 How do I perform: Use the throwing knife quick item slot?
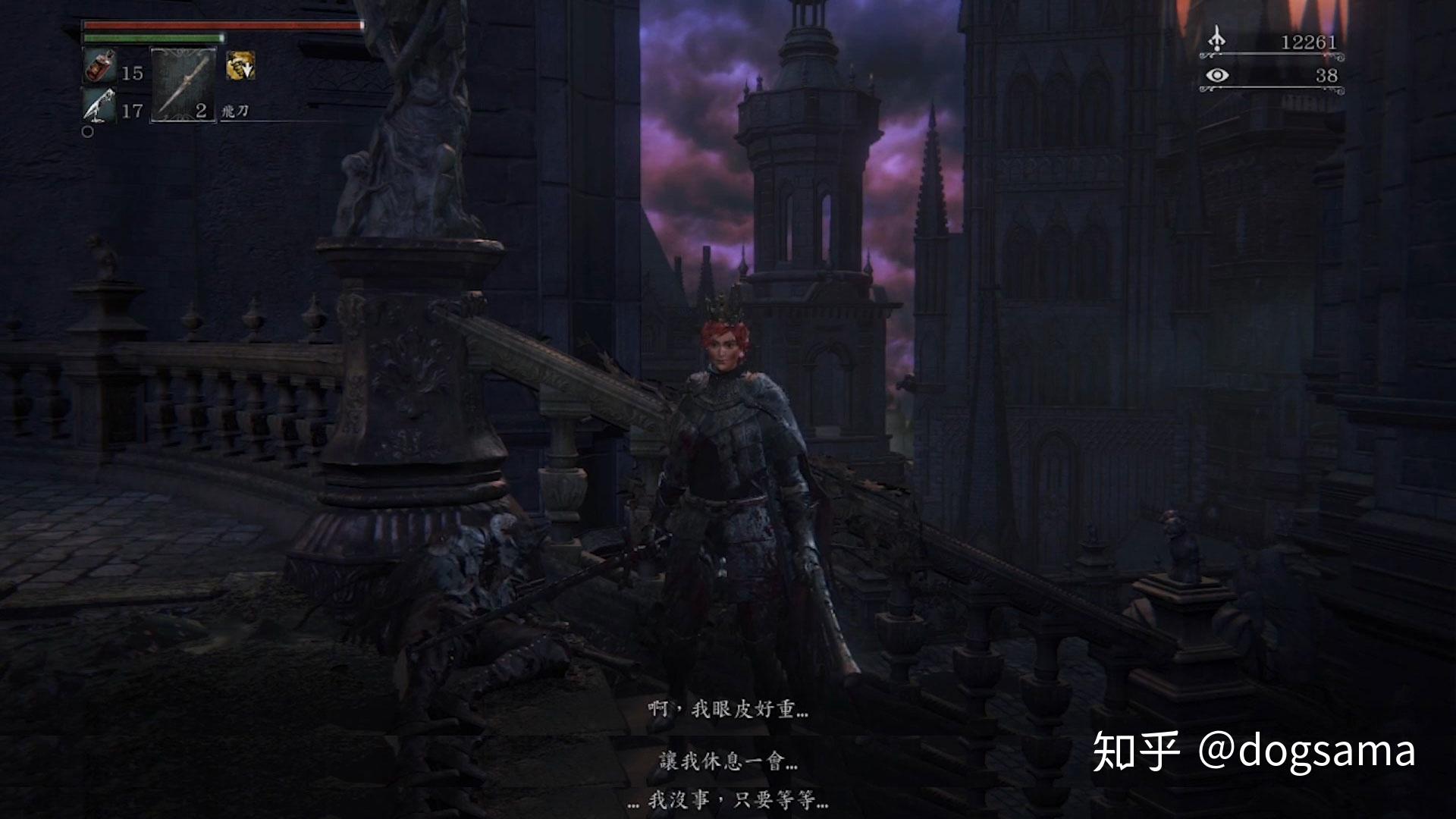tap(183, 84)
